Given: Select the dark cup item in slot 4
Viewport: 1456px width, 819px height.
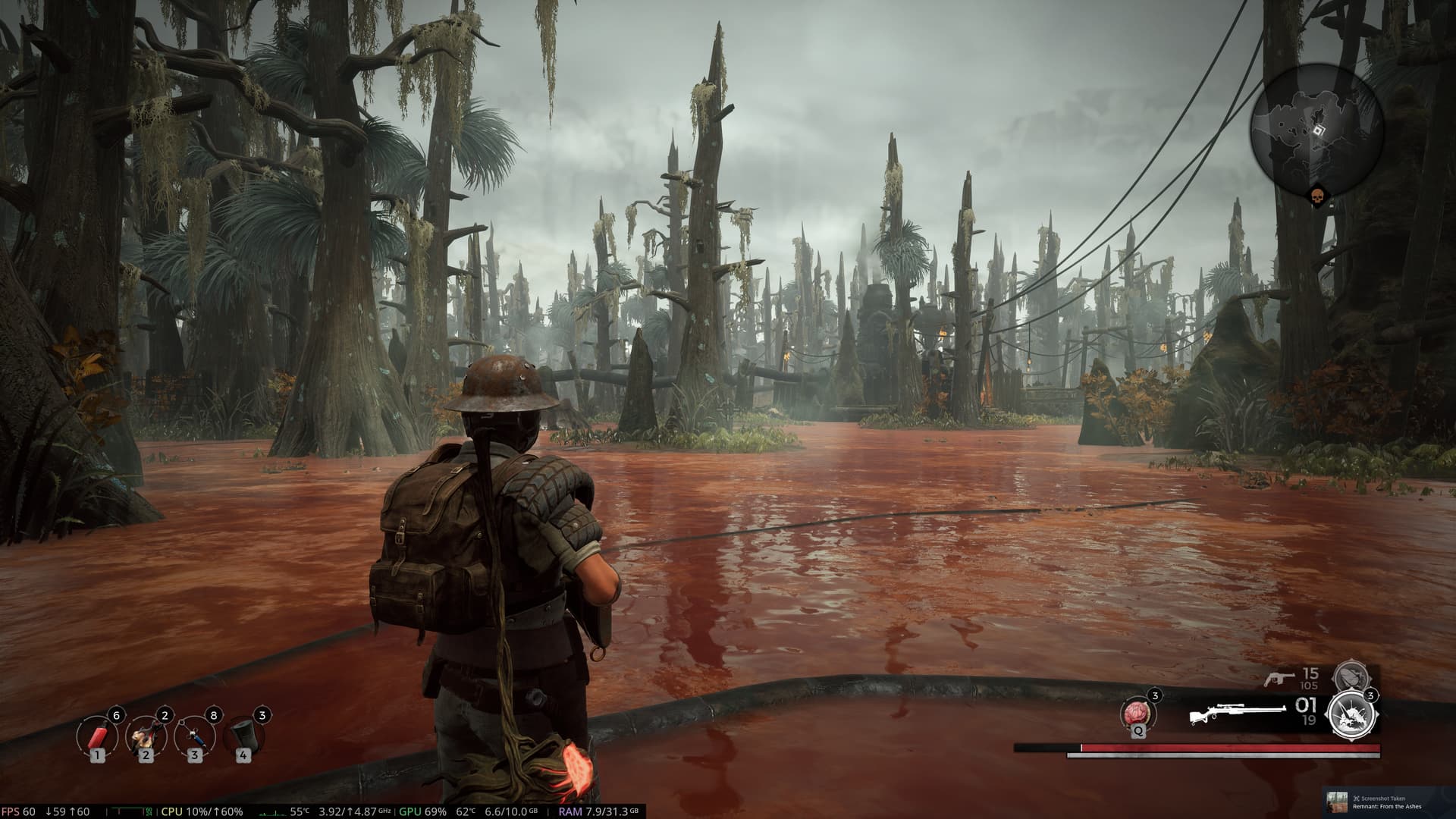Looking at the screenshot, I should click(243, 736).
